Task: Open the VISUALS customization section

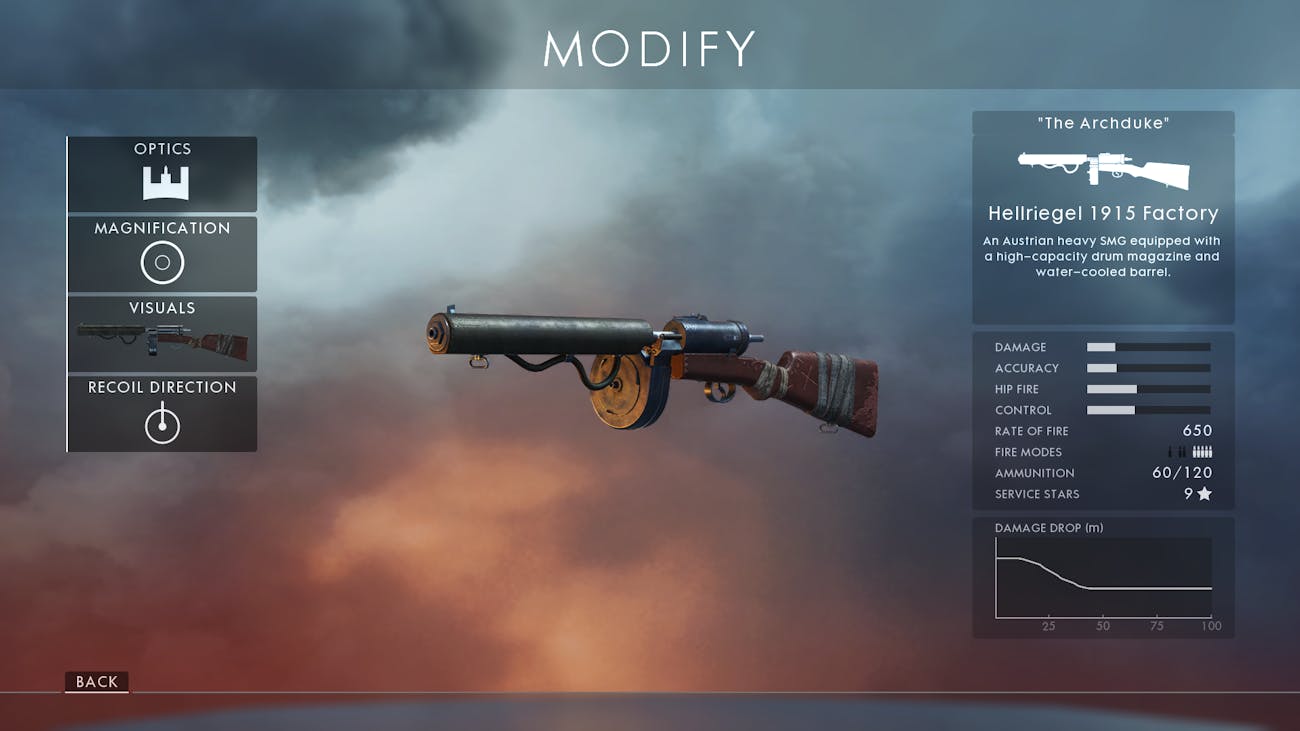Action: 161,334
